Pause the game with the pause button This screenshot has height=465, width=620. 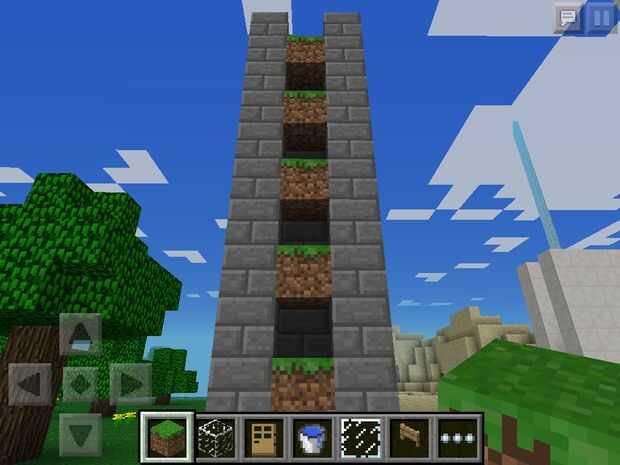coord(600,17)
